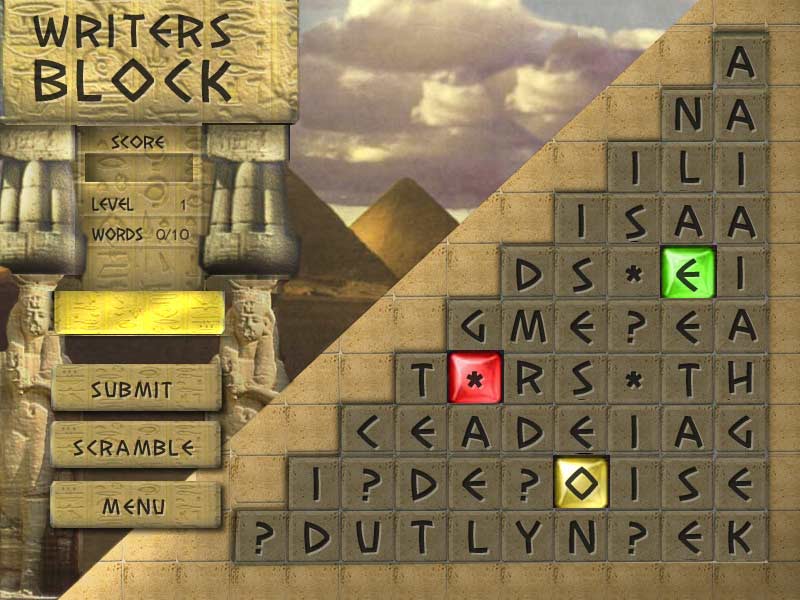Choose the letter C tile
The width and height of the screenshot is (800, 600).
tap(368, 431)
